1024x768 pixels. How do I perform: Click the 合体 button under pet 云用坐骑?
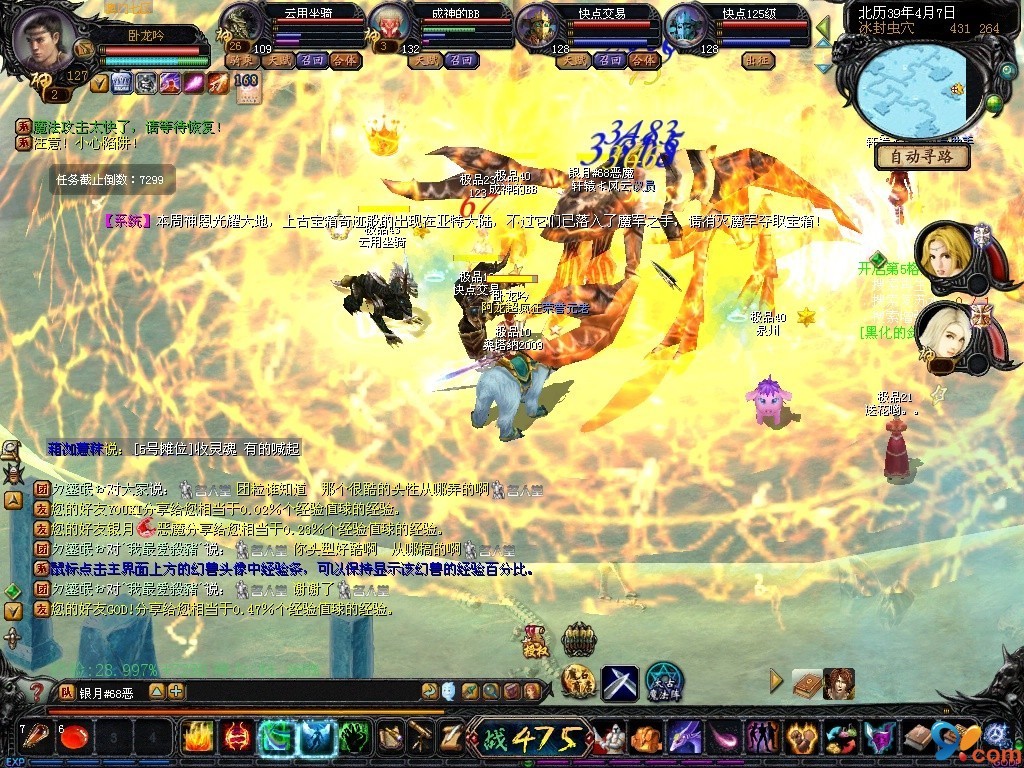point(345,60)
